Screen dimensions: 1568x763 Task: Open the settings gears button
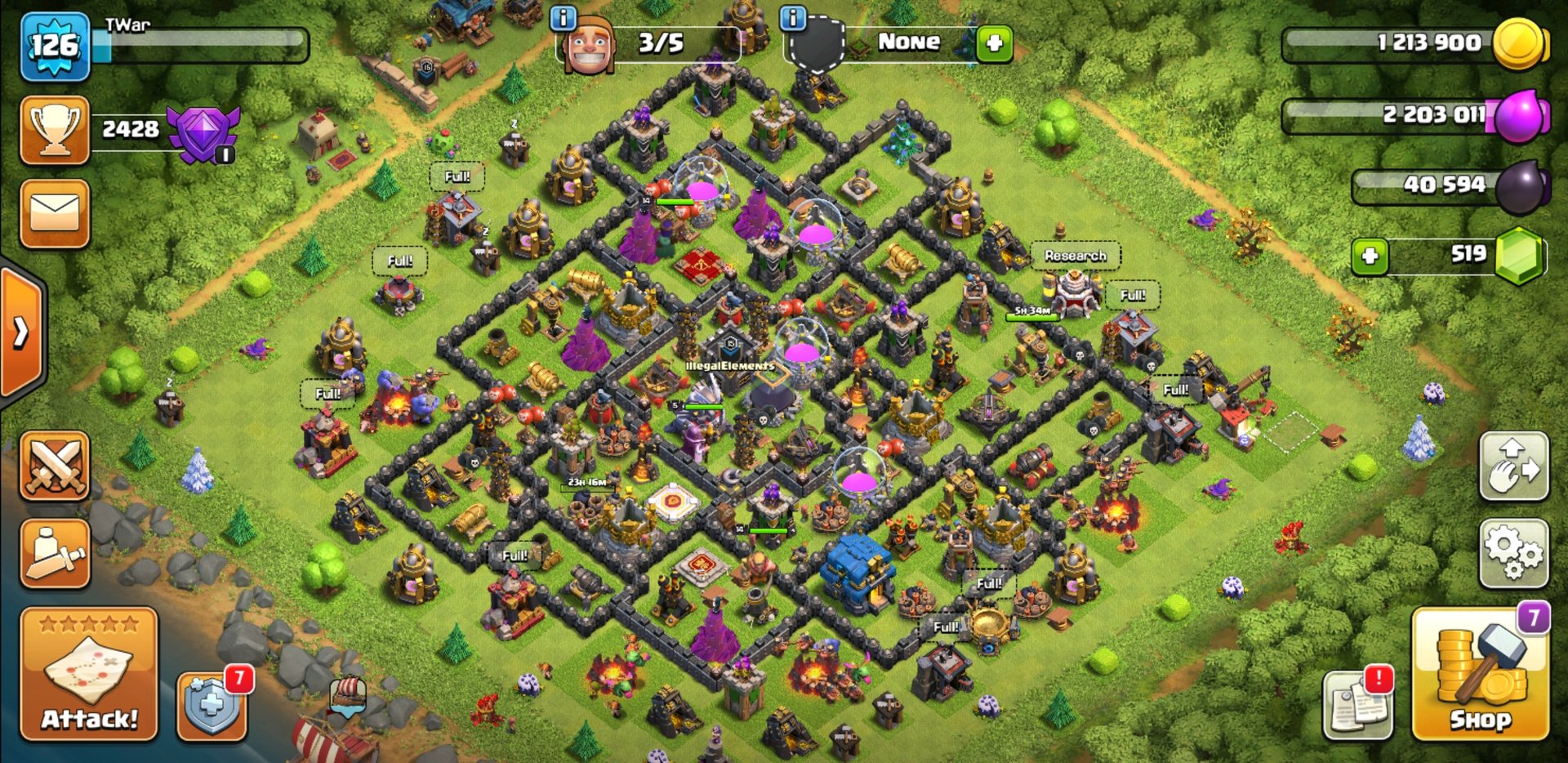(1513, 553)
